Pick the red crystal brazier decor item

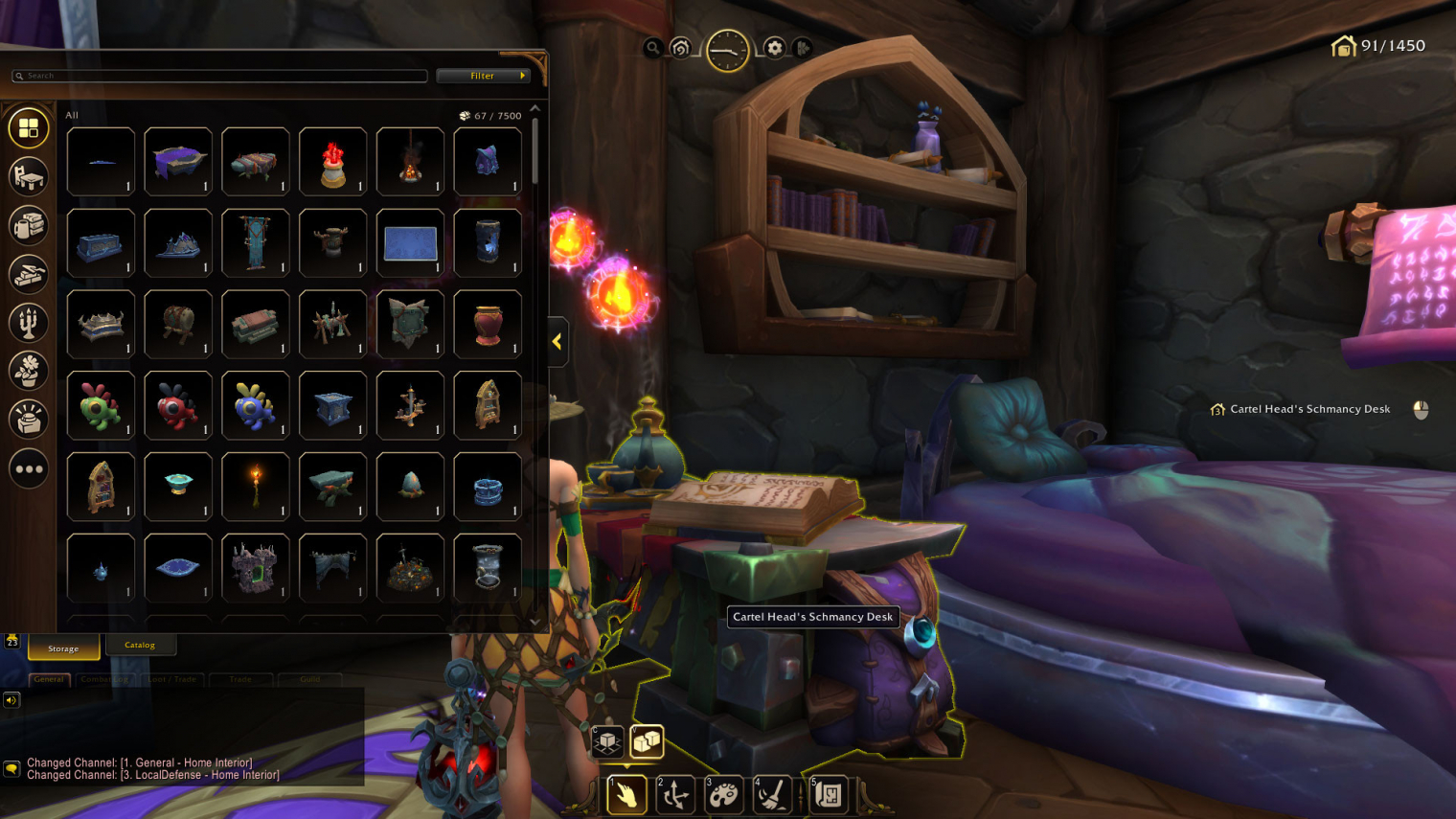click(x=332, y=162)
